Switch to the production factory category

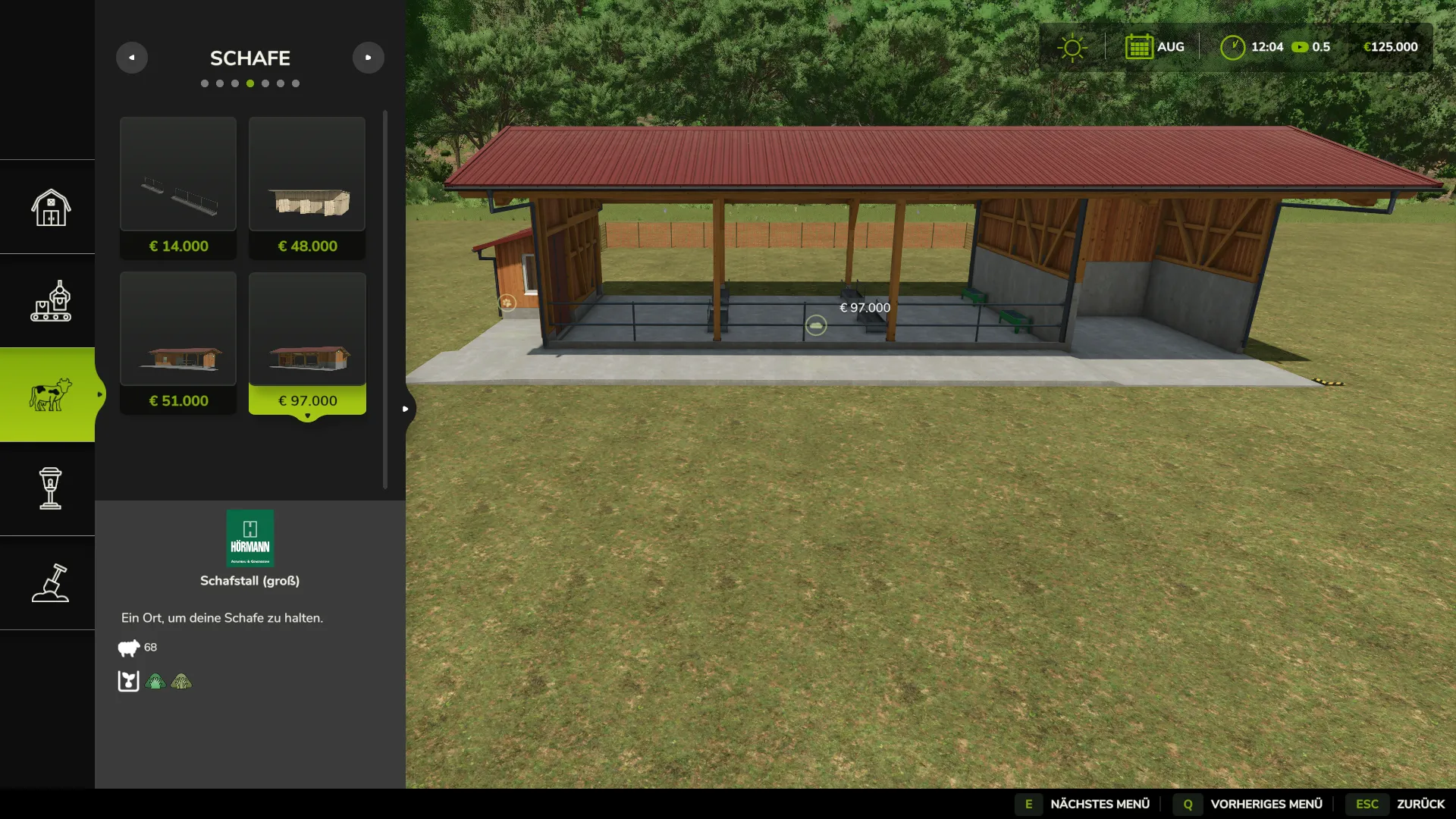pos(50,301)
